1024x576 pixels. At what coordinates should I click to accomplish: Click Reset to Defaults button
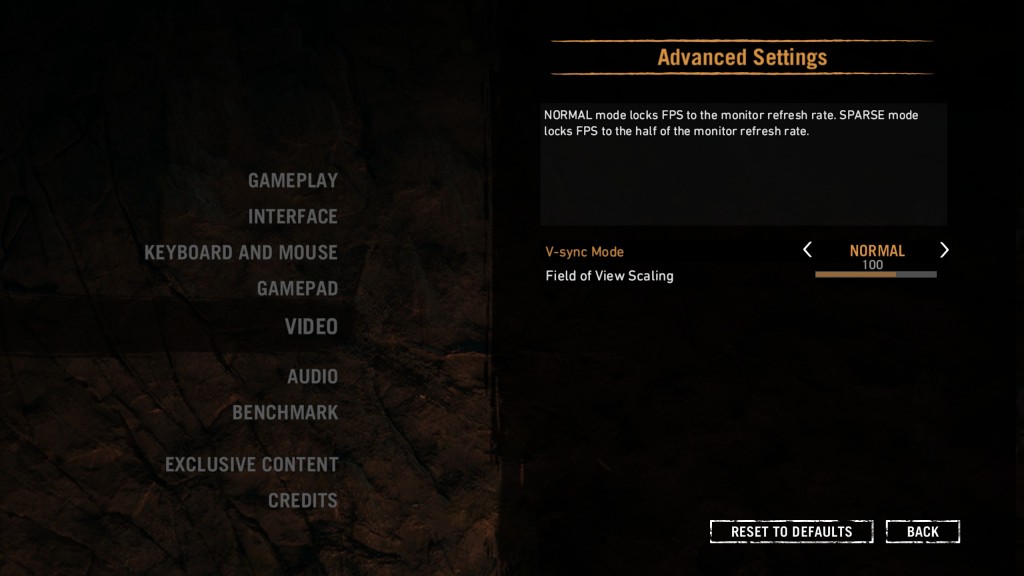pos(791,532)
